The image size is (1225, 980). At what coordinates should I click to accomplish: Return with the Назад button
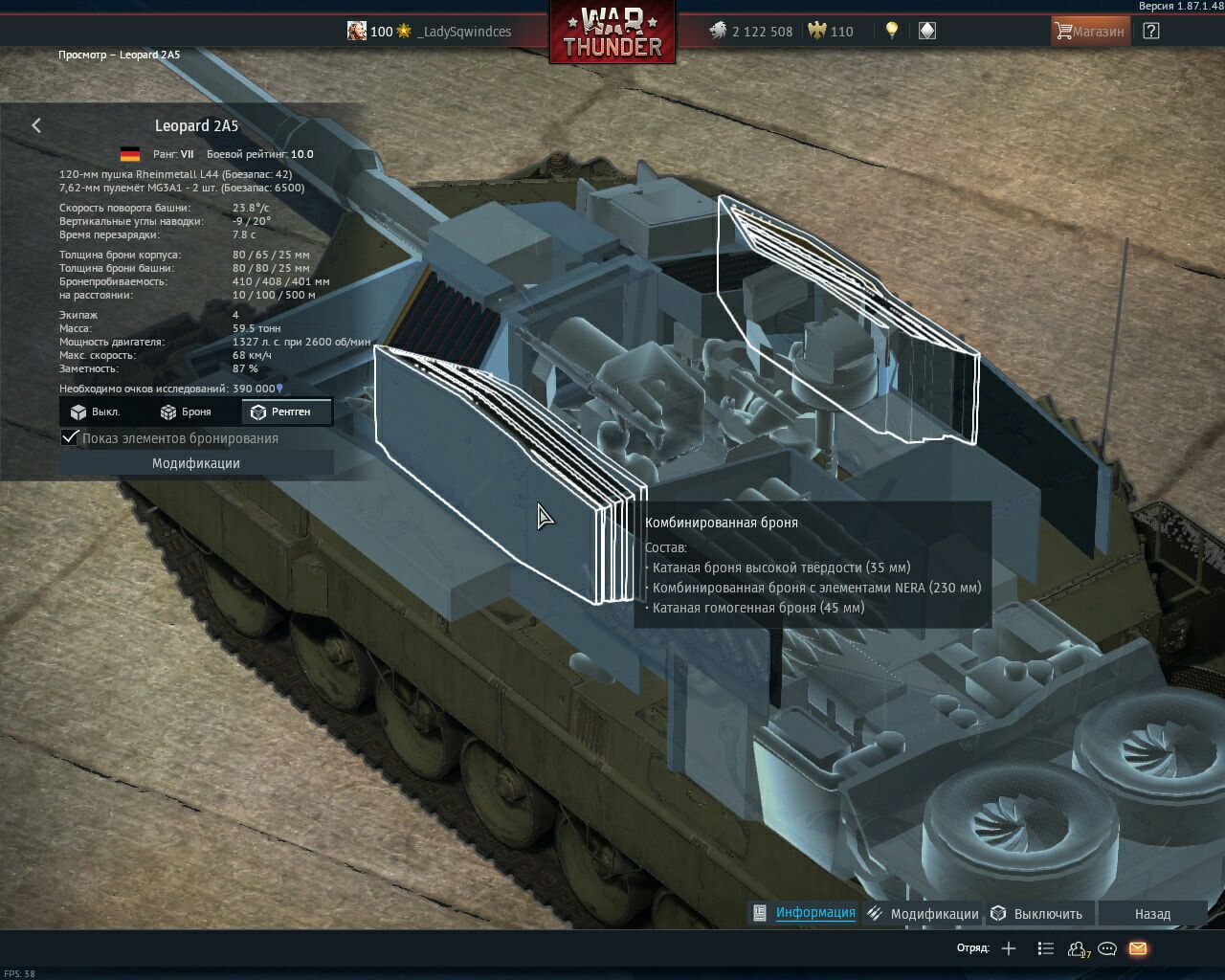[x=1152, y=914]
